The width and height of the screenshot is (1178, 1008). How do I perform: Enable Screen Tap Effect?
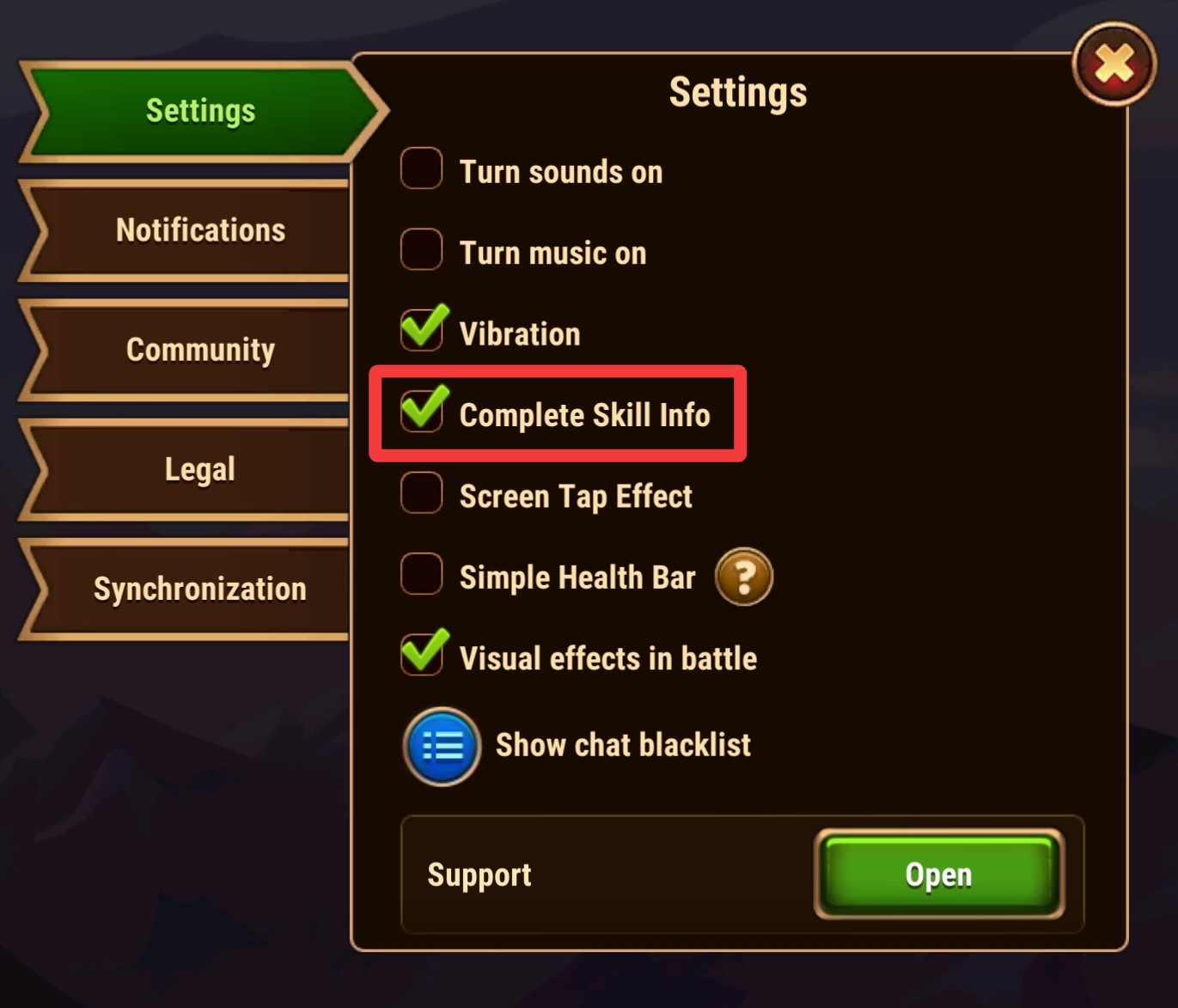[x=422, y=494]
